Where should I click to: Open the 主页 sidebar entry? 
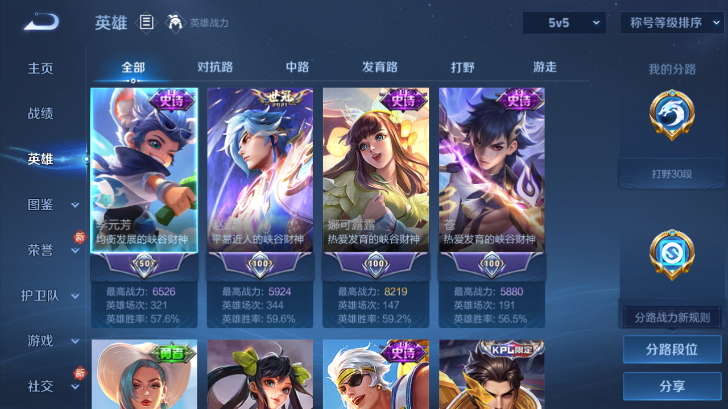tap(40, 68)
